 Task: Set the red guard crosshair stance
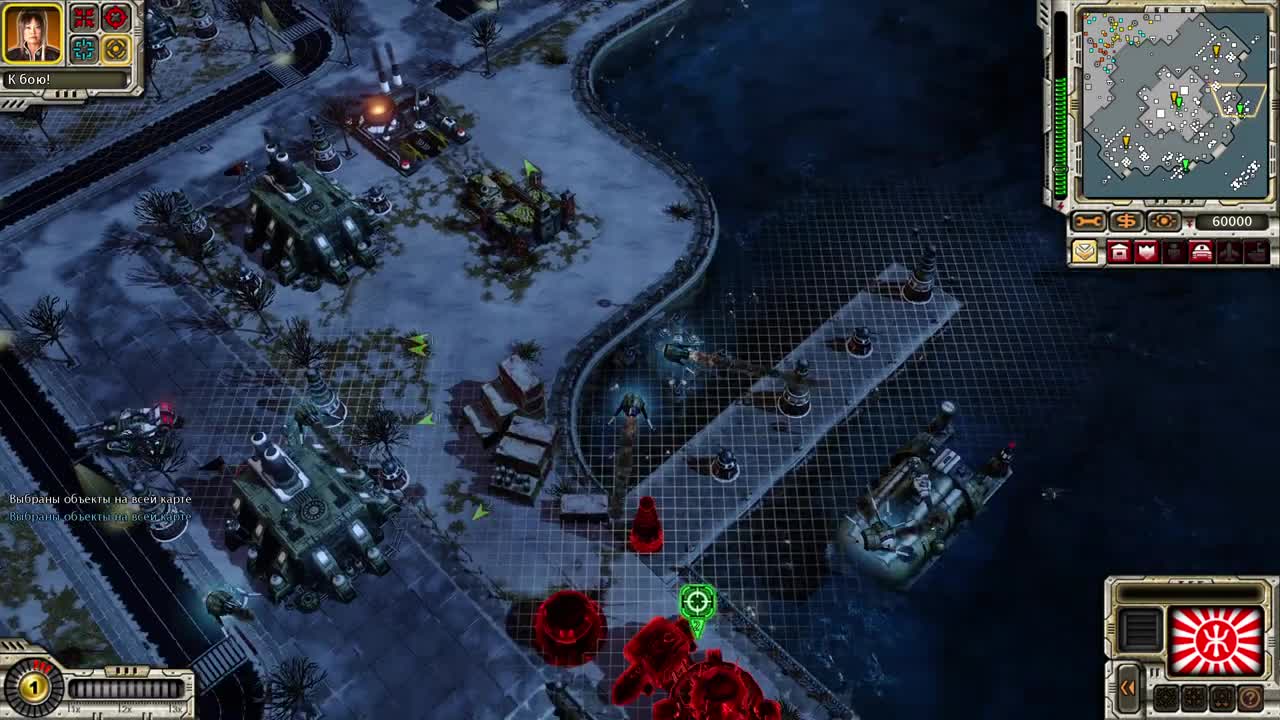(x=115, y=18)
